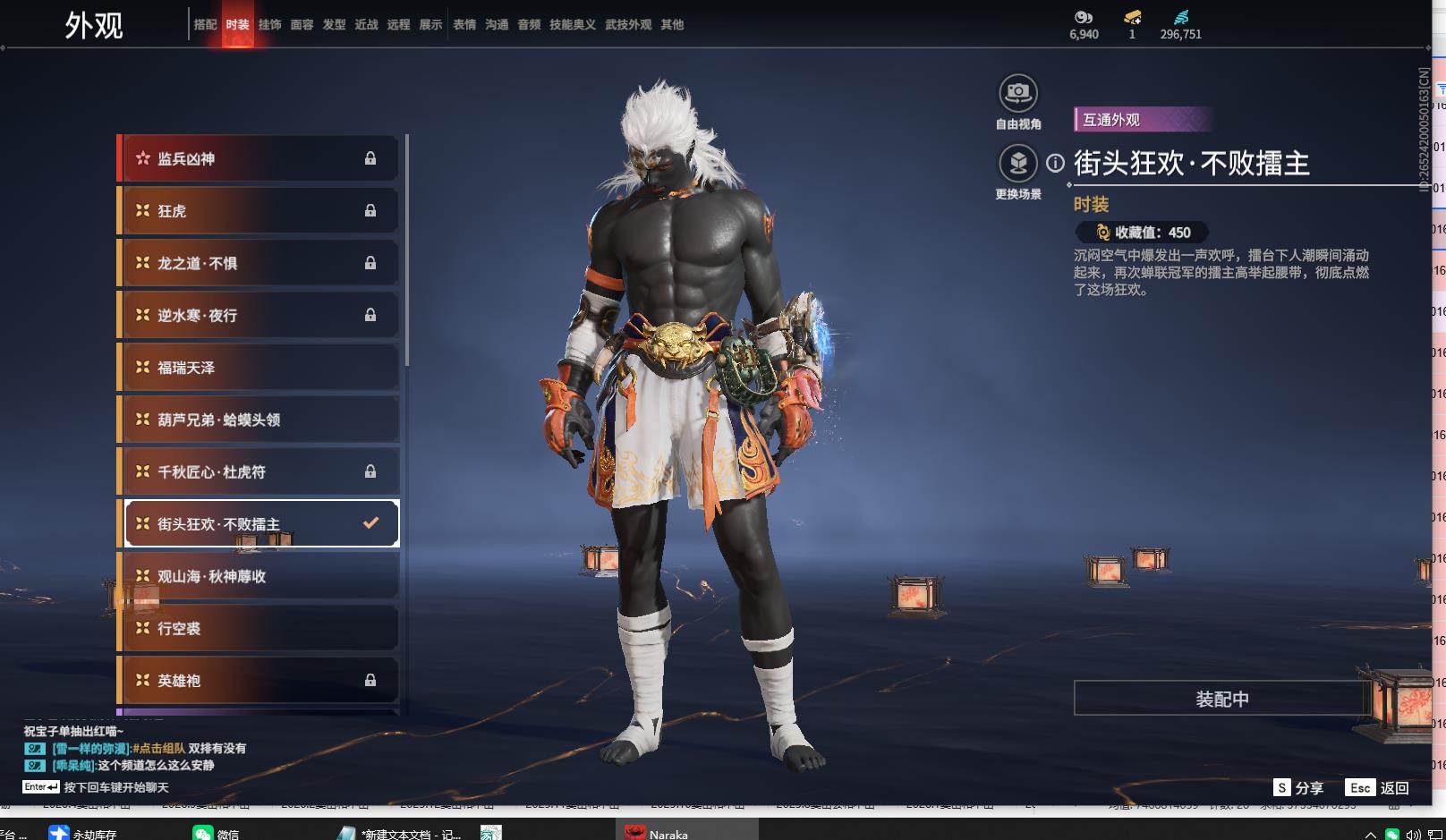
Task: Click 点击组队 link in chat
Action: point(161,749)
